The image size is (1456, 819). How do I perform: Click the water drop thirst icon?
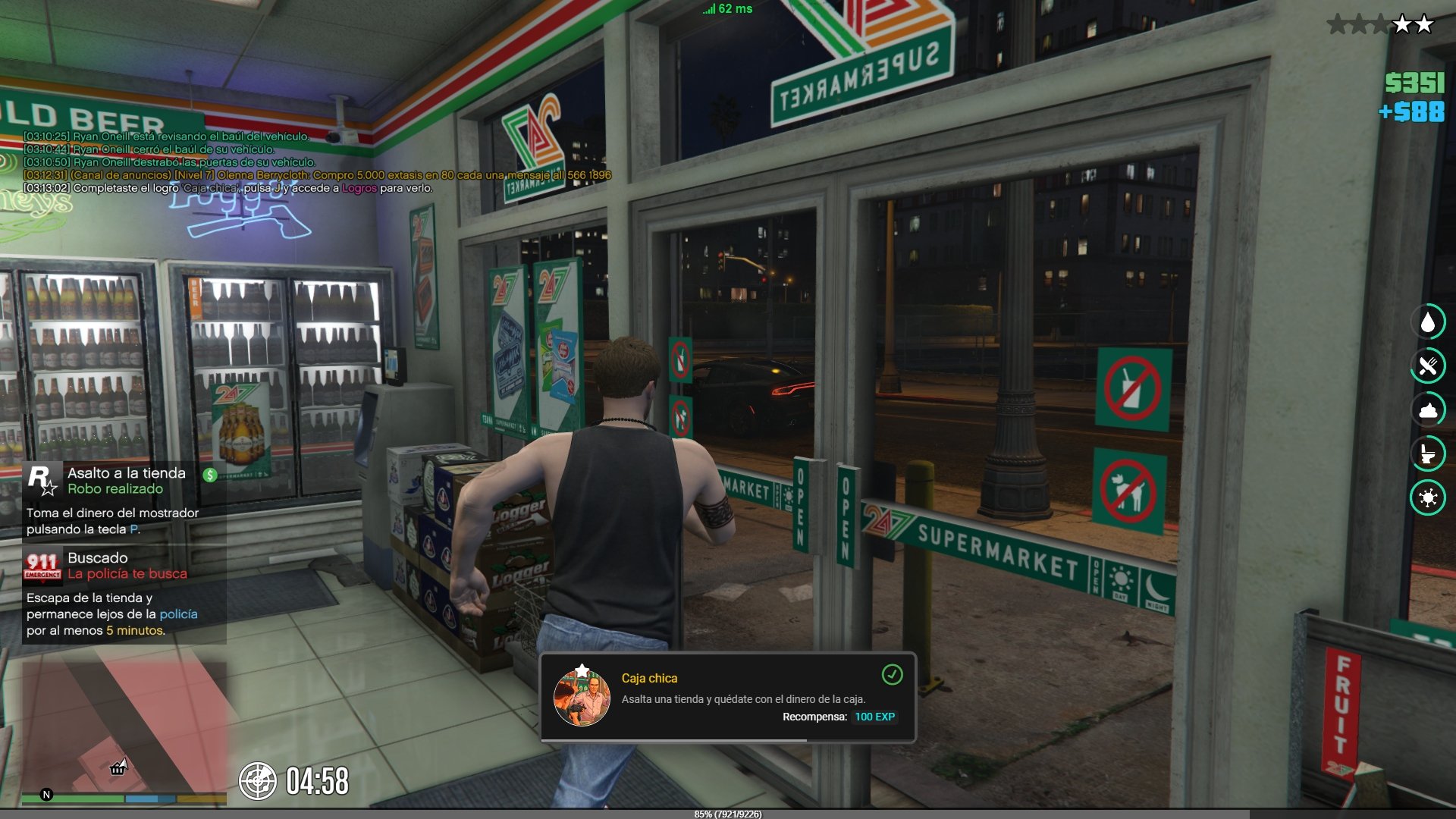click(1428, 322)
